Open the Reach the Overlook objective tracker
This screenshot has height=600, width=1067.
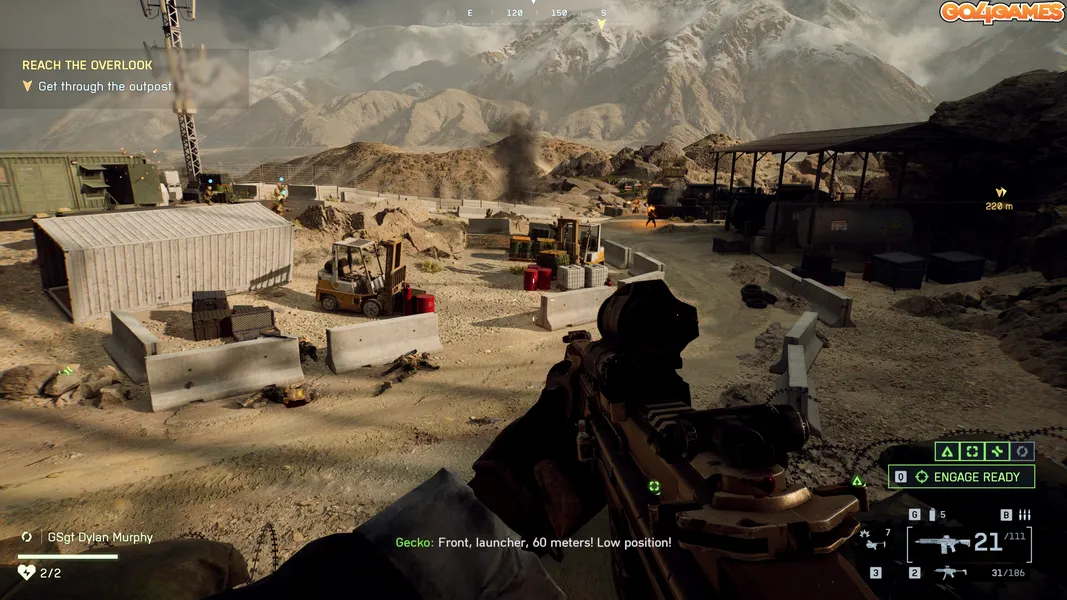click(87, 66)
